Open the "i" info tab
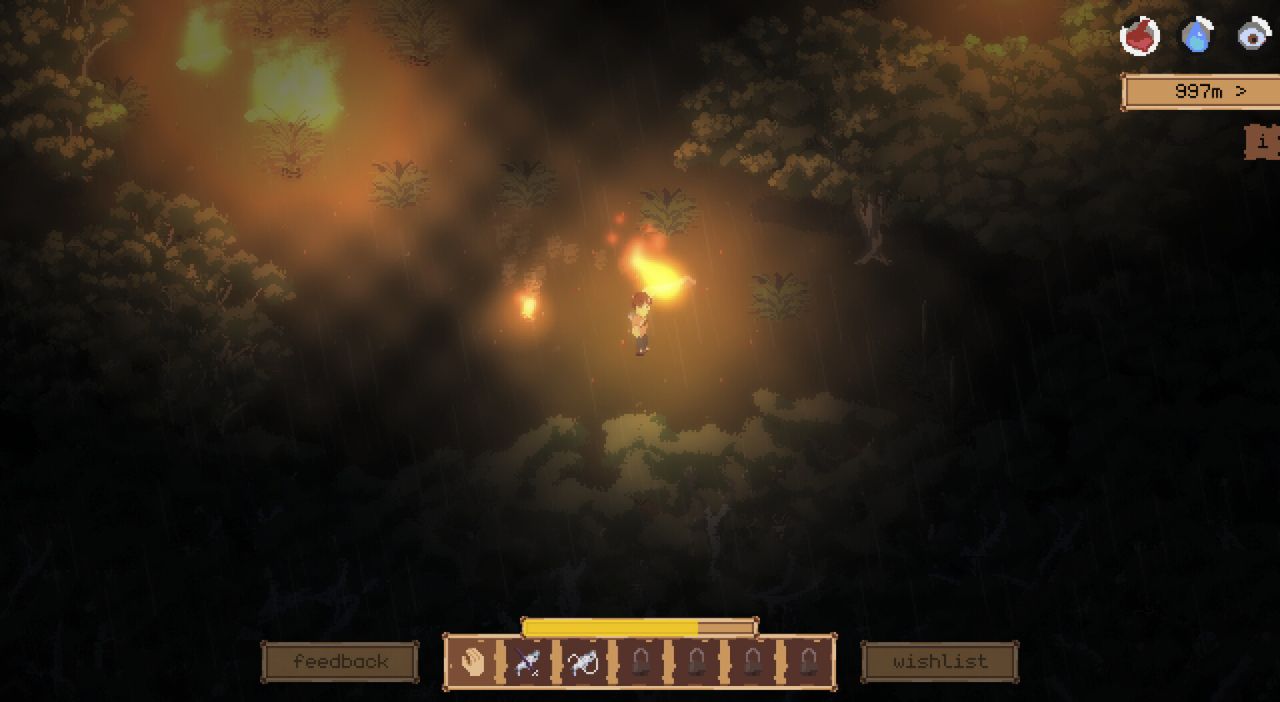Viewport: 1280px width, 702px height. tap(1263, 142)
